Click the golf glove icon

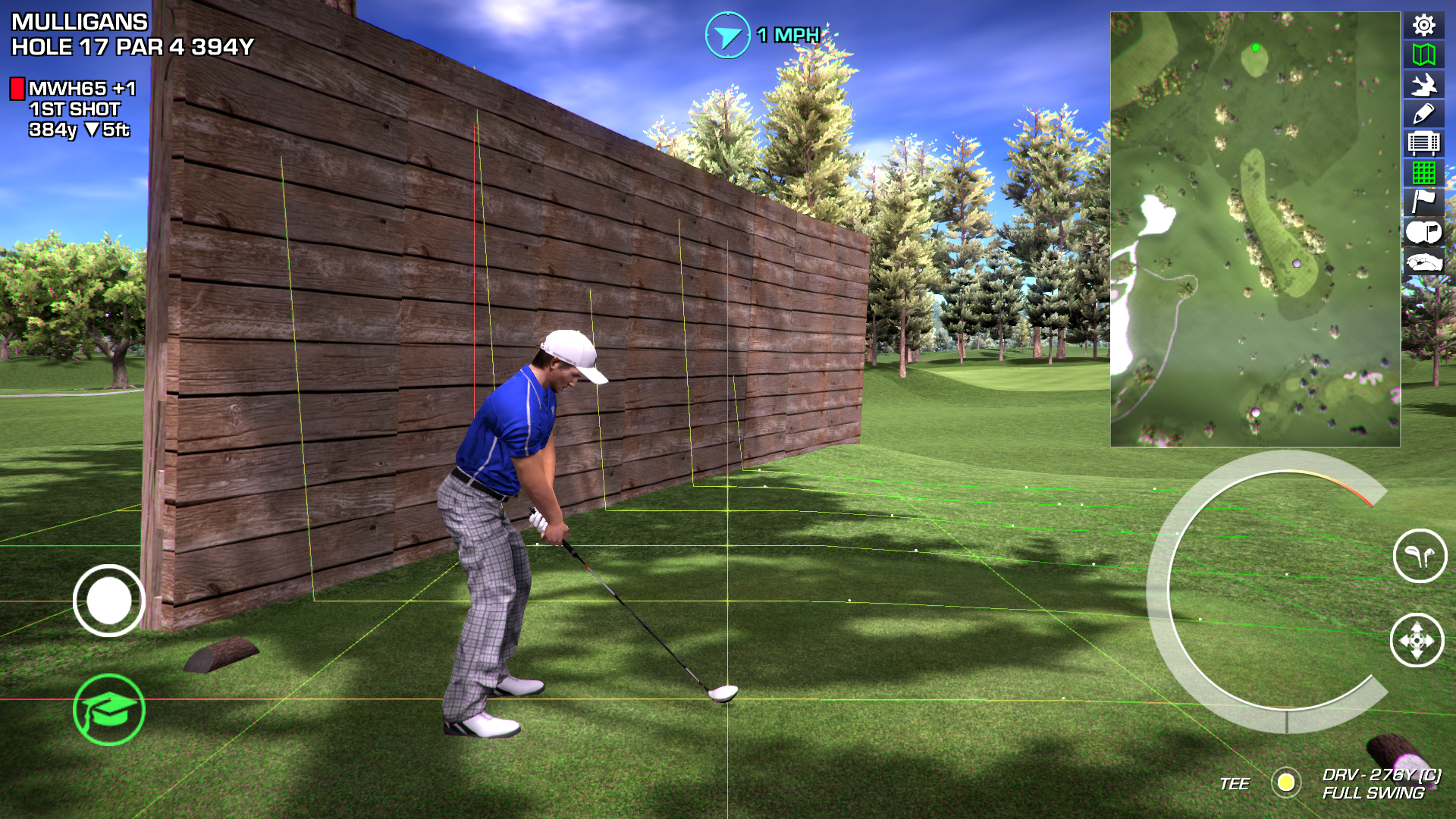point(1423,262)
